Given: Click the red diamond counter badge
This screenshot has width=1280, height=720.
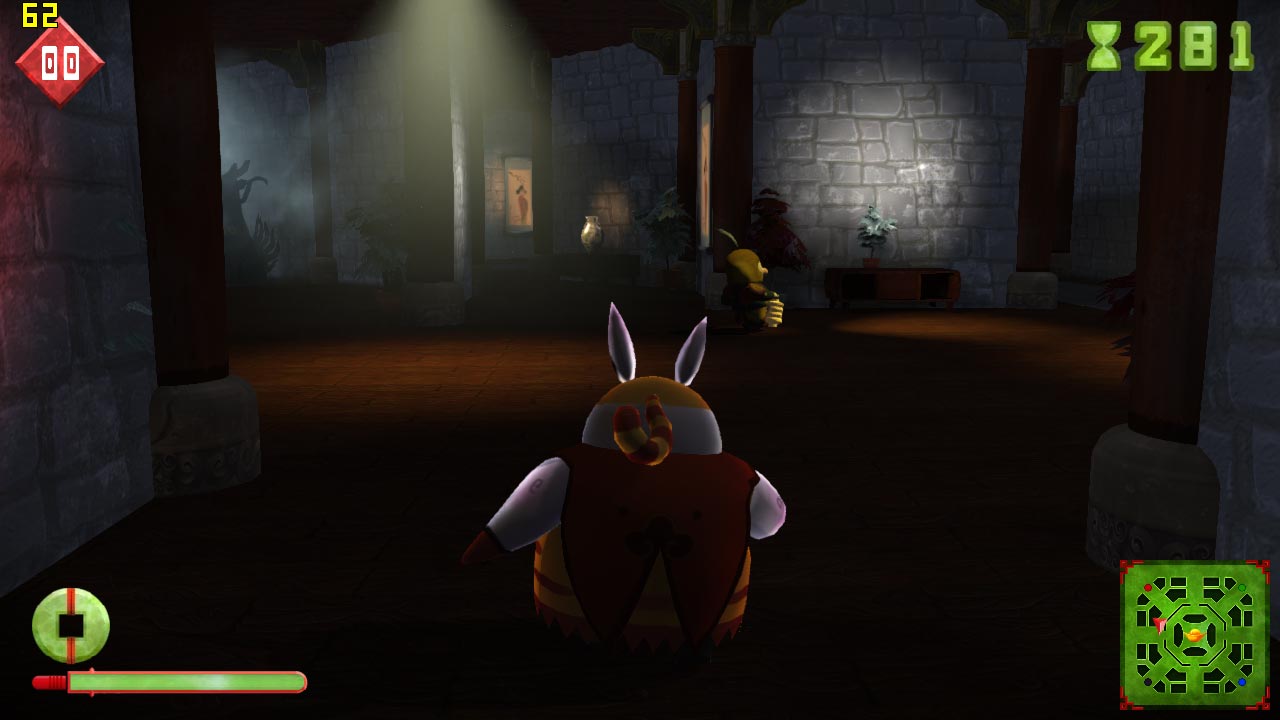Looking at the screenshot, I should (x=60, y=62).
